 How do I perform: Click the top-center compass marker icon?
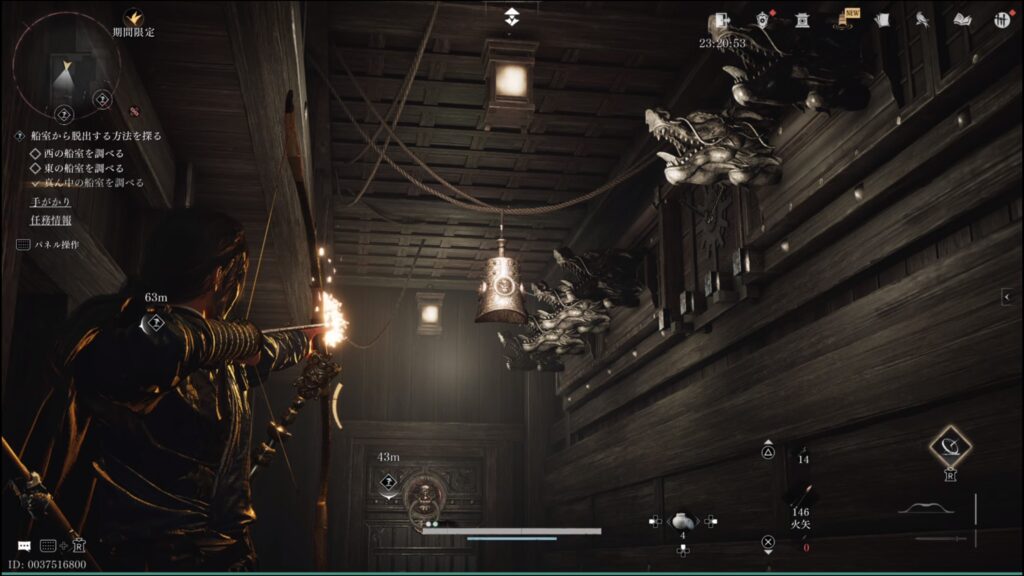click(512, 16)
